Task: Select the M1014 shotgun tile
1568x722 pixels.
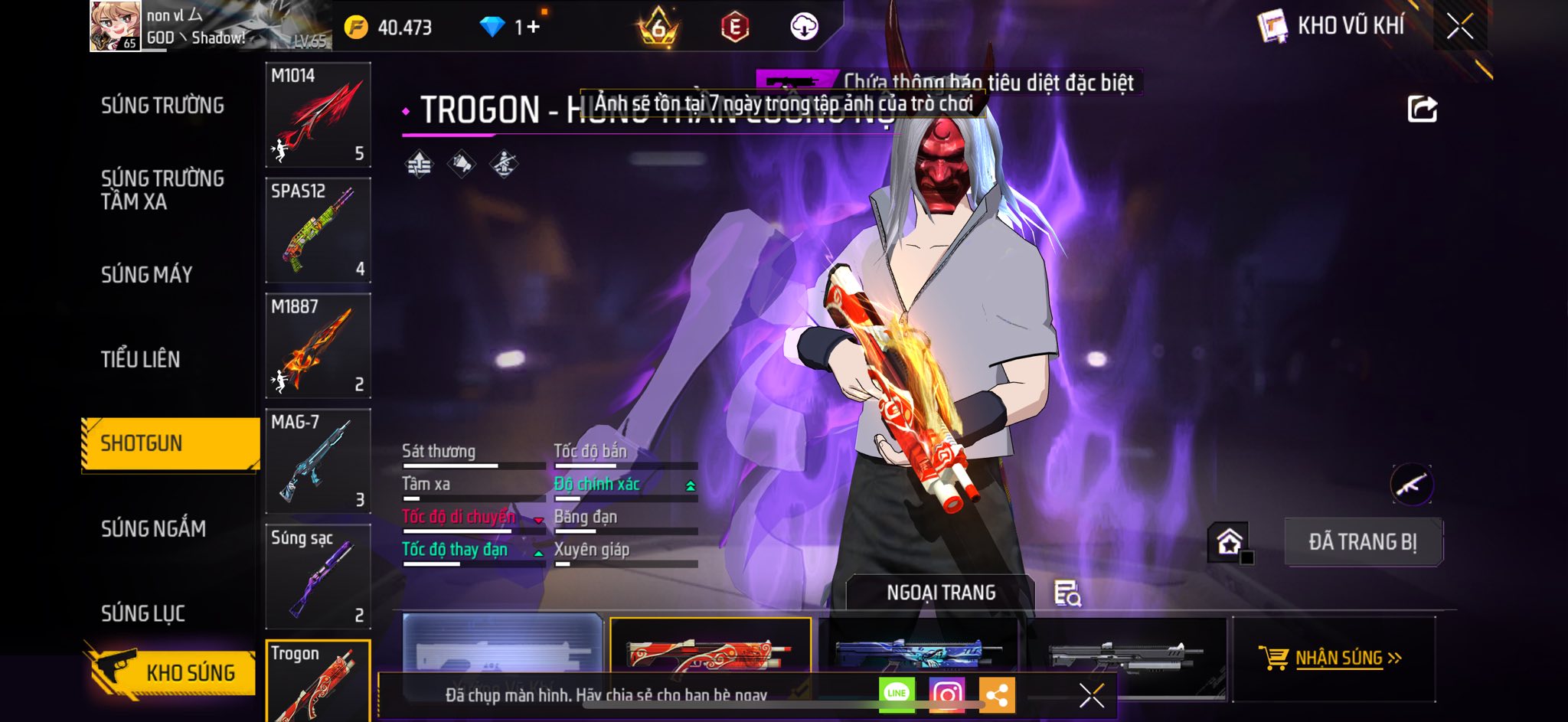Action: [x=318, y=115]
